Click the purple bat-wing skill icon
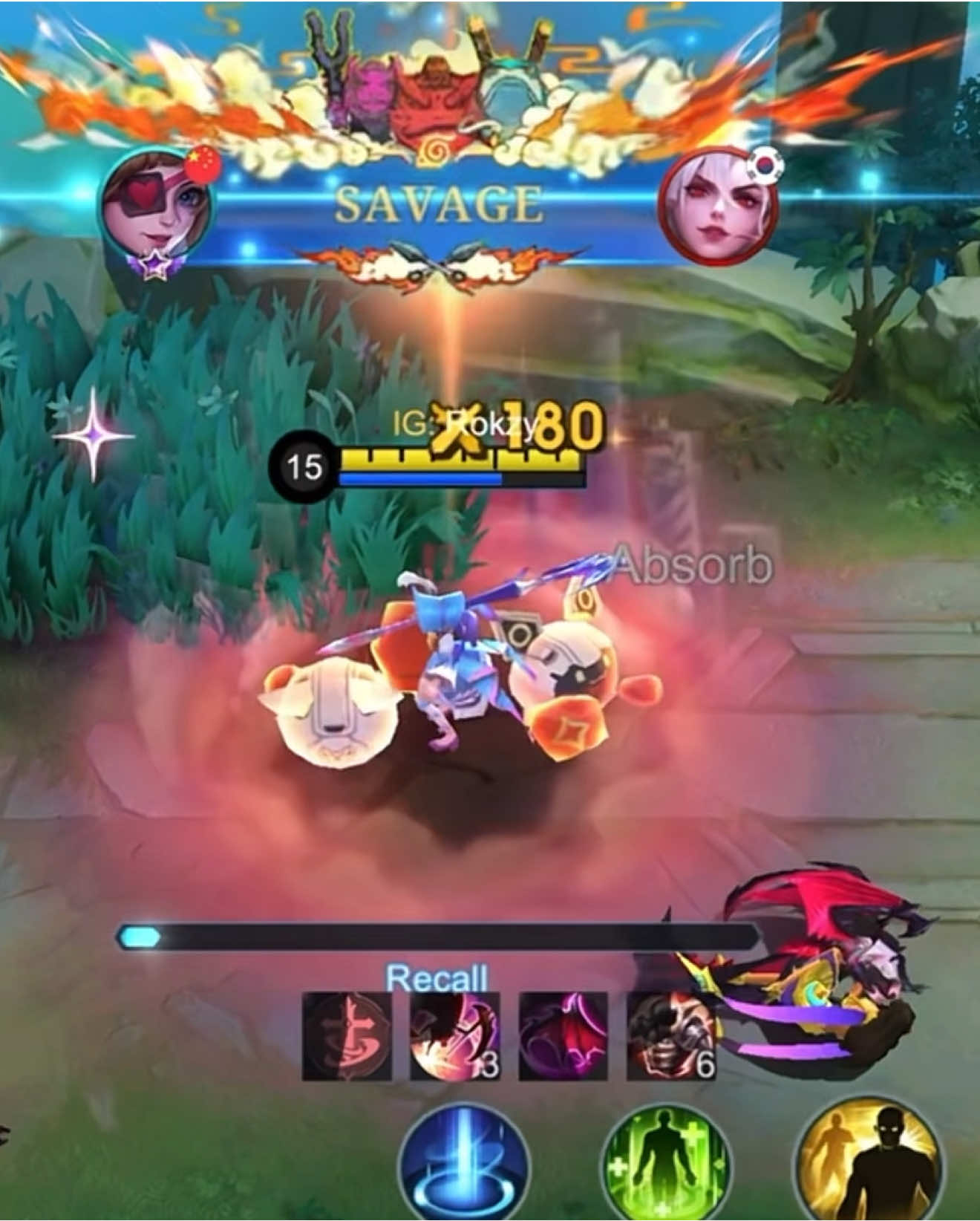The image size is (980, 1221). (x=564, y=1039)
